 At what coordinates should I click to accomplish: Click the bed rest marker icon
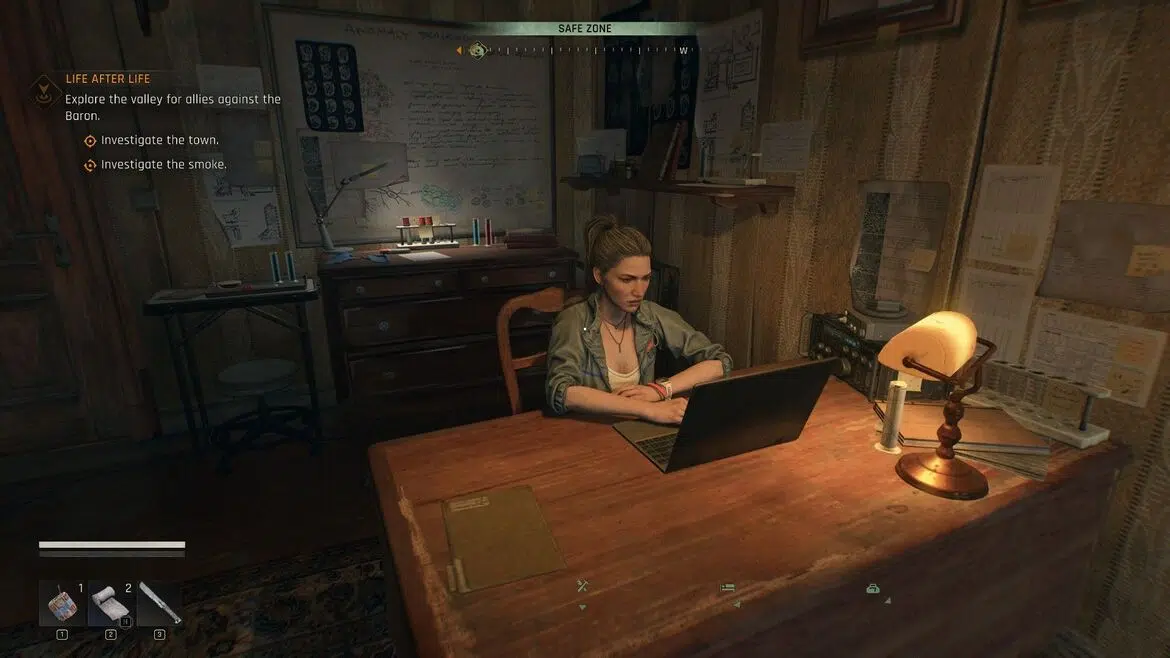pos(728,588)
